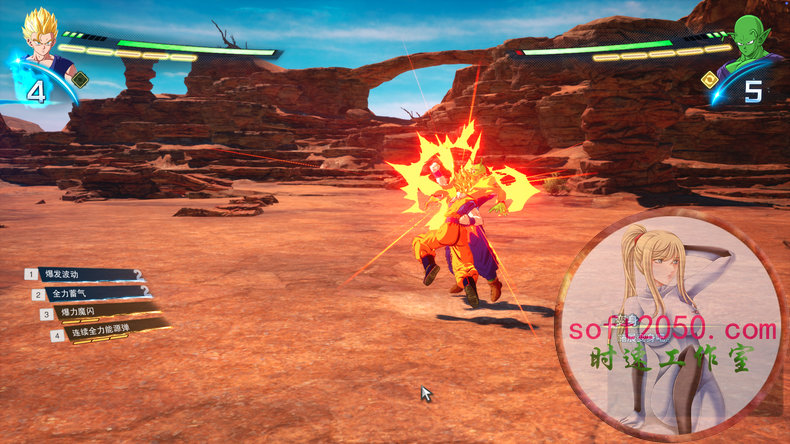This screenshot has width=790, height=444.
Task: Open the circular blonde character overlay thumbnail
Action: click(x=669, y=325)
